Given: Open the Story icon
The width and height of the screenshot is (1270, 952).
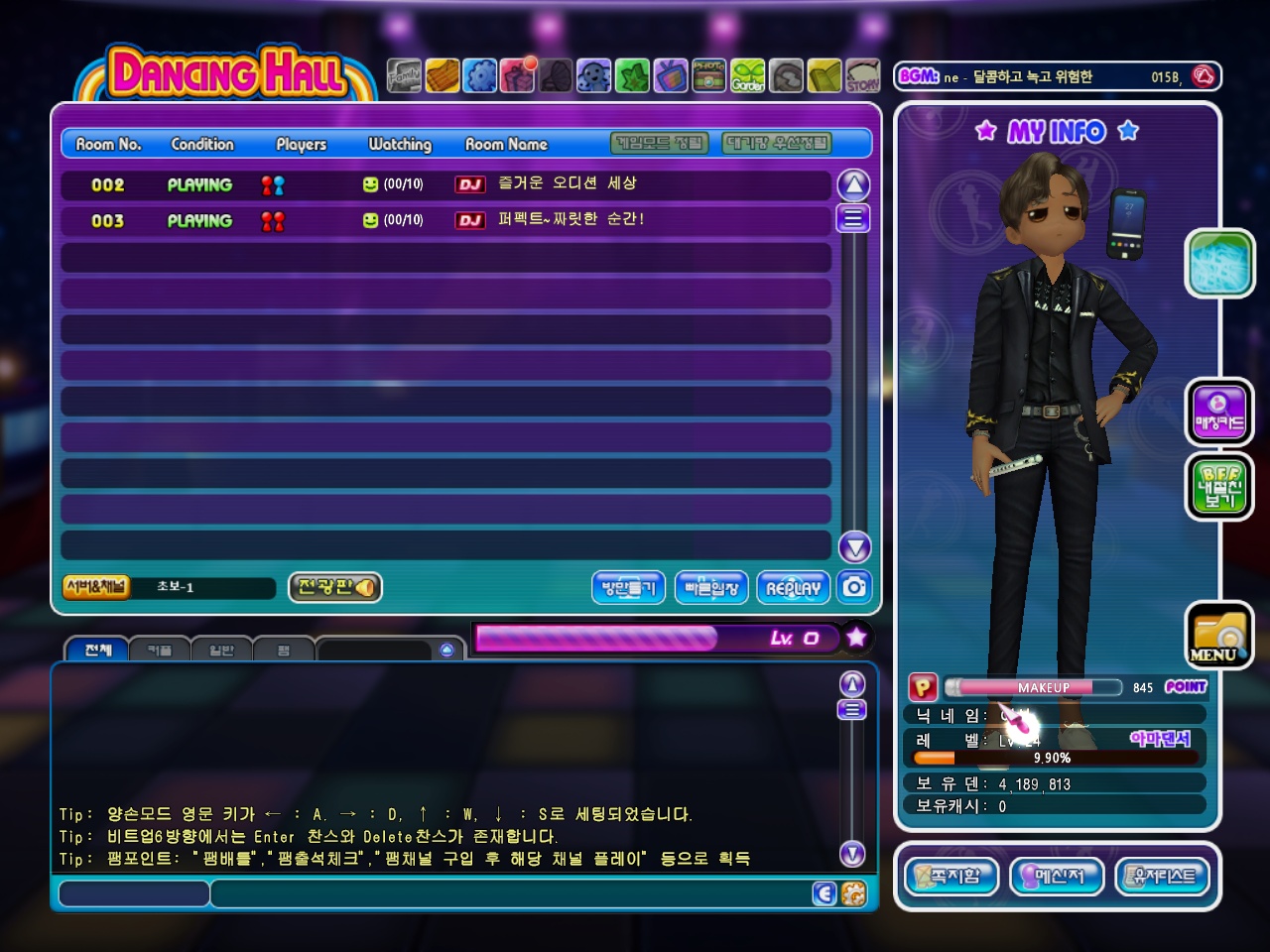Looking at the screenshot, I should (862, 75).
